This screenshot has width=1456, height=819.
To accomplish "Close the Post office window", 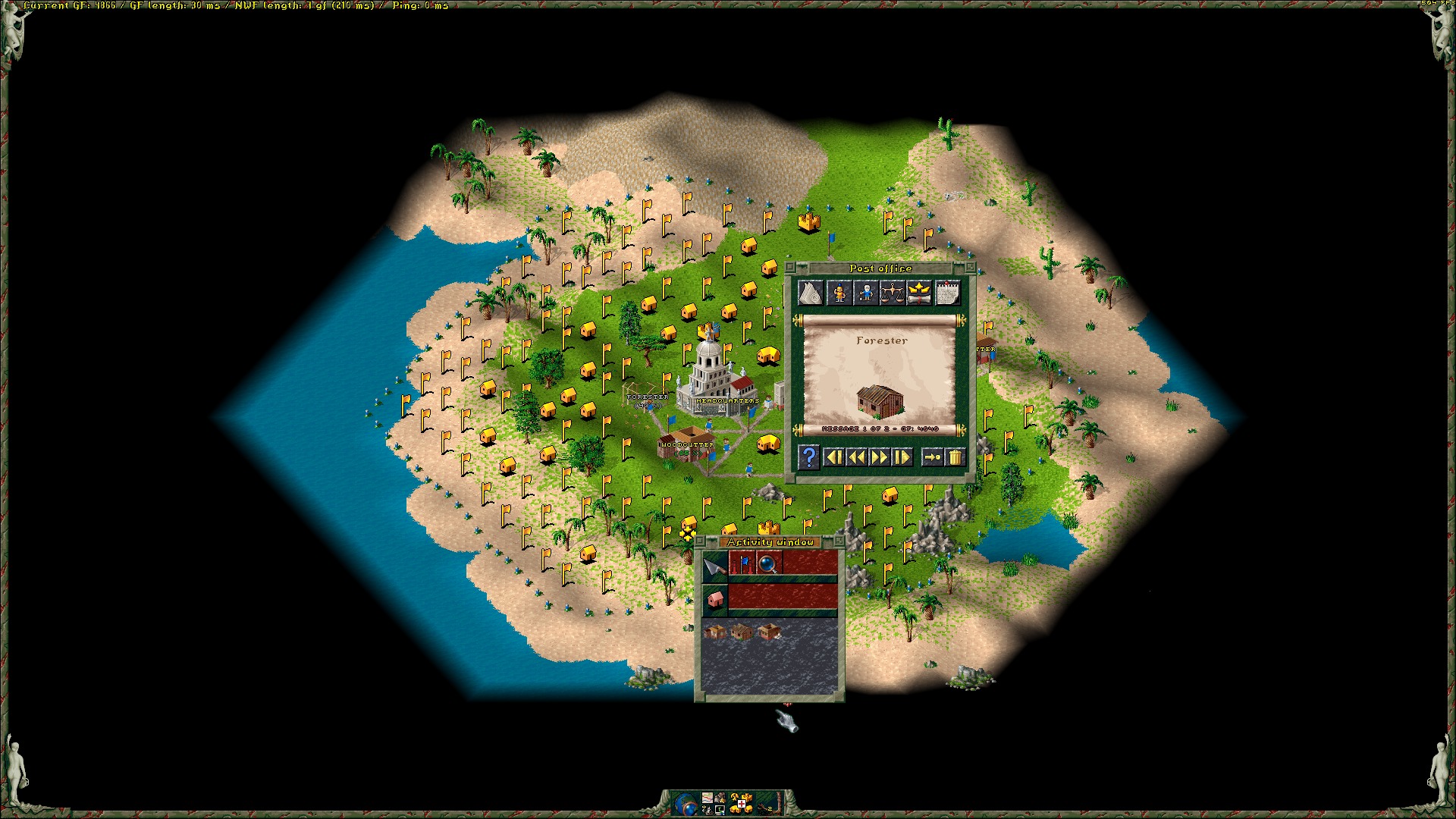I will pos(789,268).
